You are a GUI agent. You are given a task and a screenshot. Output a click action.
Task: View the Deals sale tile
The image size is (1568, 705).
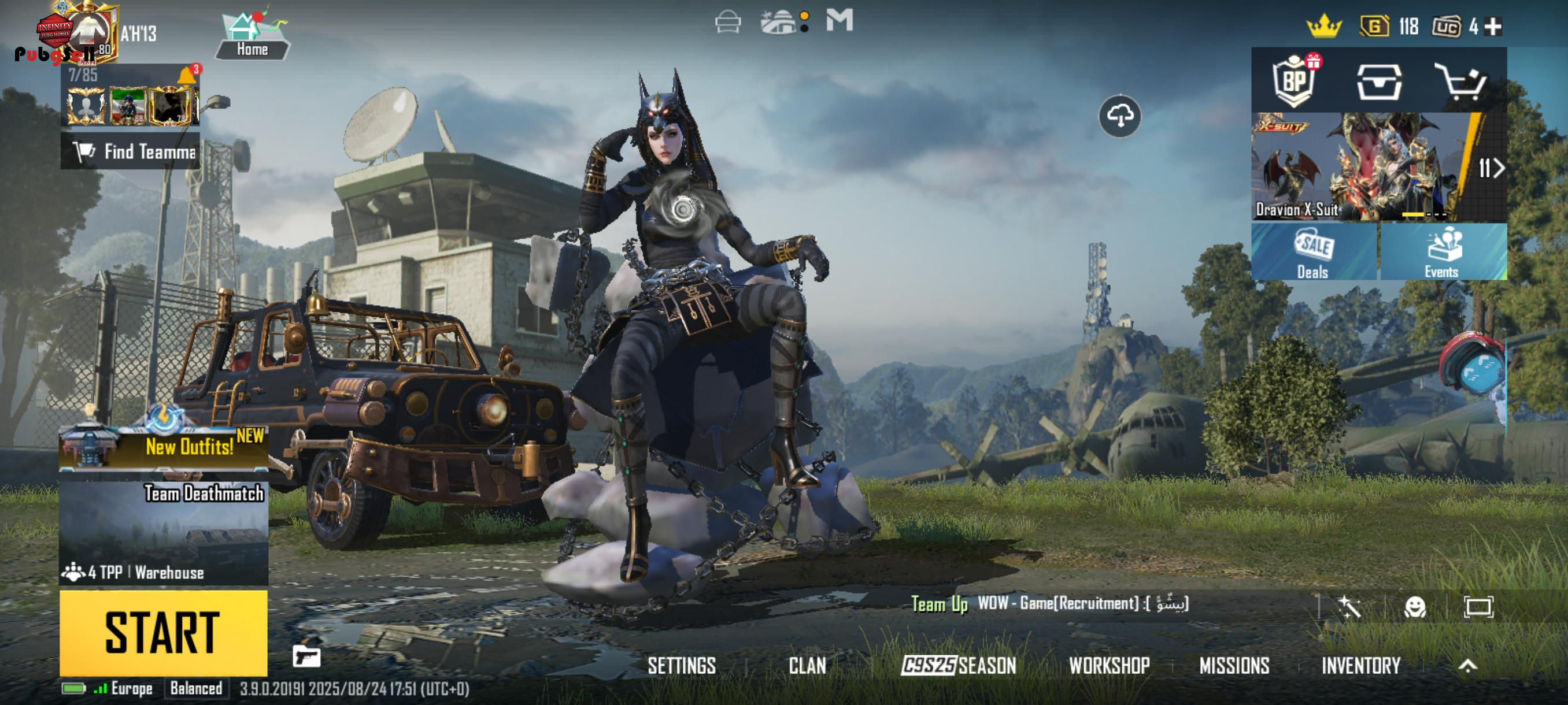(1314, 252)
